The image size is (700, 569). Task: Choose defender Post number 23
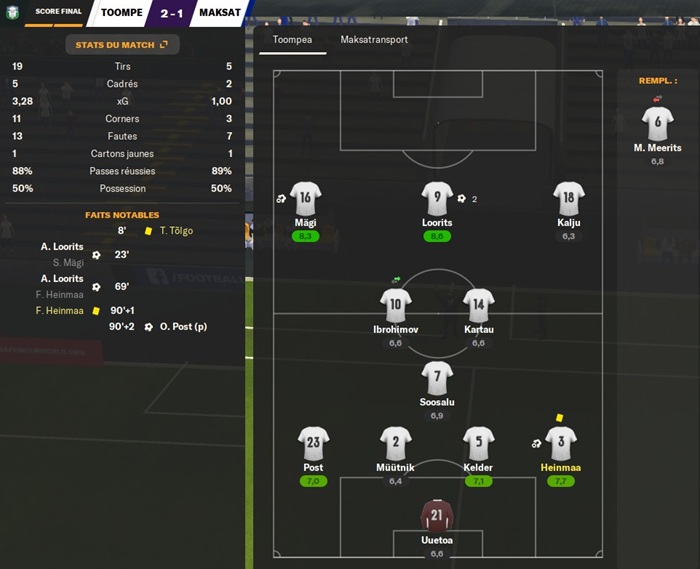click(313, 442)
